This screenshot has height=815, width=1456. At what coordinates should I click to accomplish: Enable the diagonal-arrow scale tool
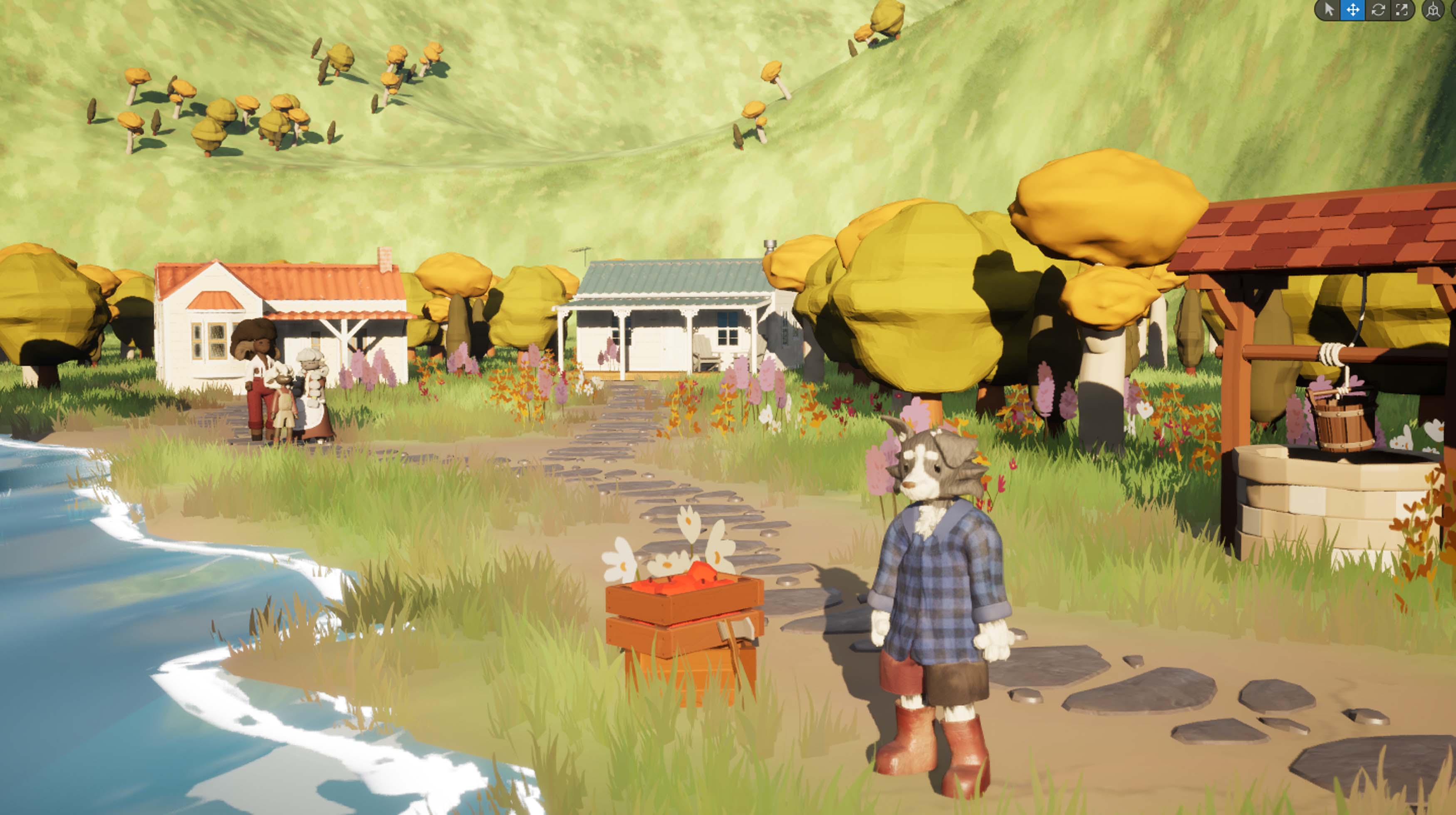tap(1402, 10)
